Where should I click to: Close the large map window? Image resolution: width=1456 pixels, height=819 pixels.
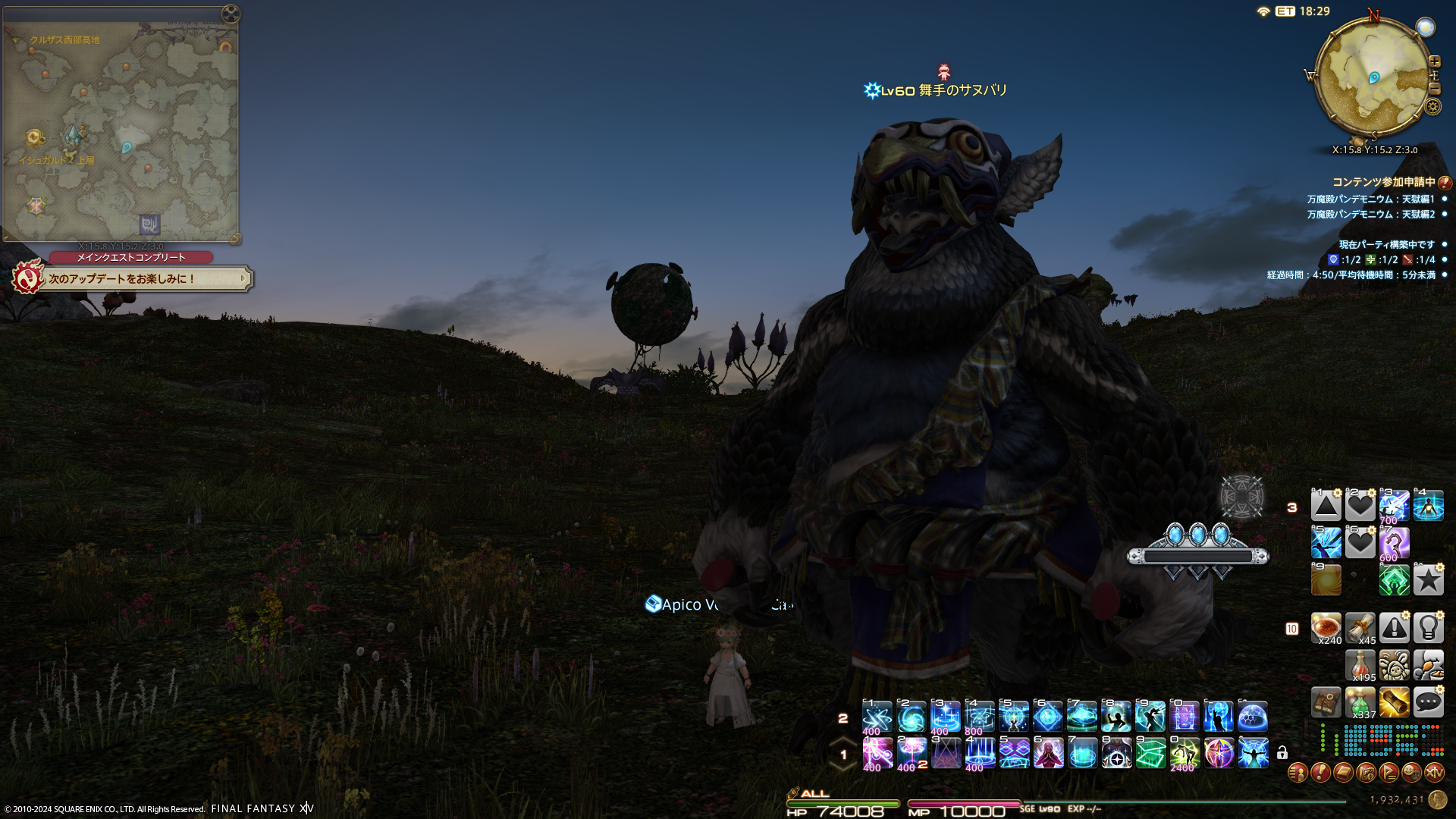(x=231, y=14)
